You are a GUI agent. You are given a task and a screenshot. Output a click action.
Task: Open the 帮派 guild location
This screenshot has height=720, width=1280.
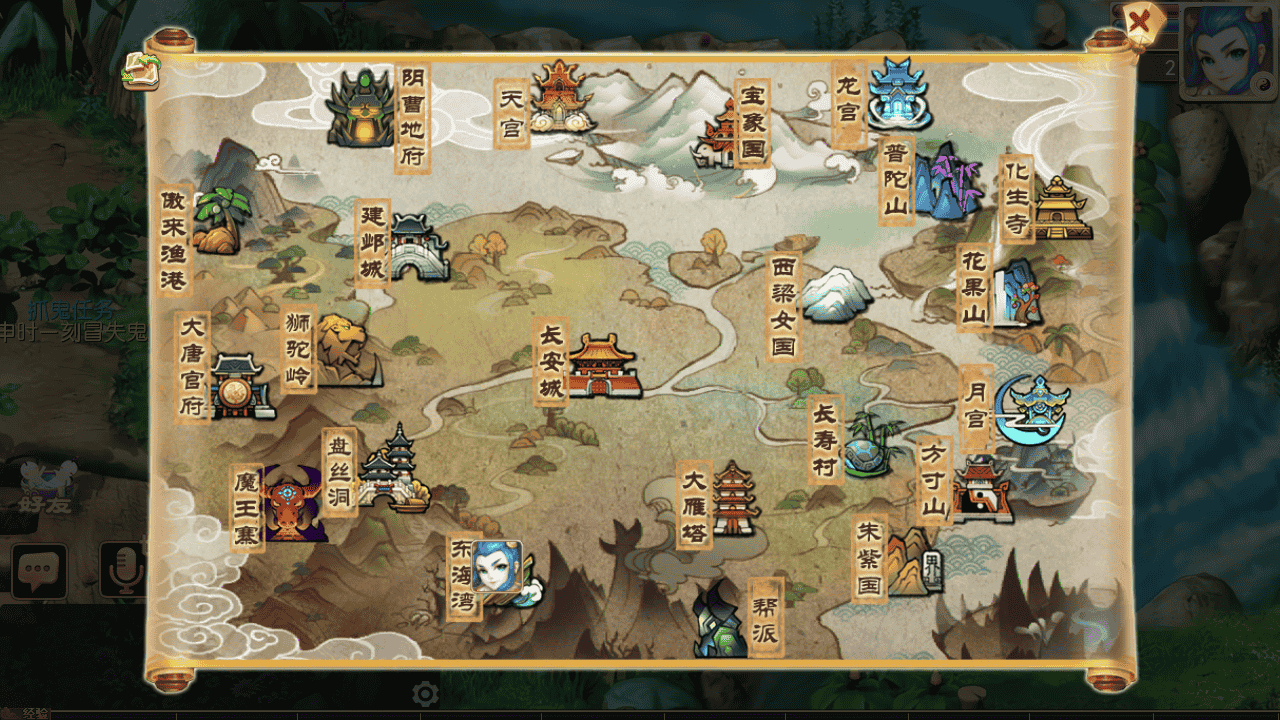pyautogui.click(x=721, y=621)
